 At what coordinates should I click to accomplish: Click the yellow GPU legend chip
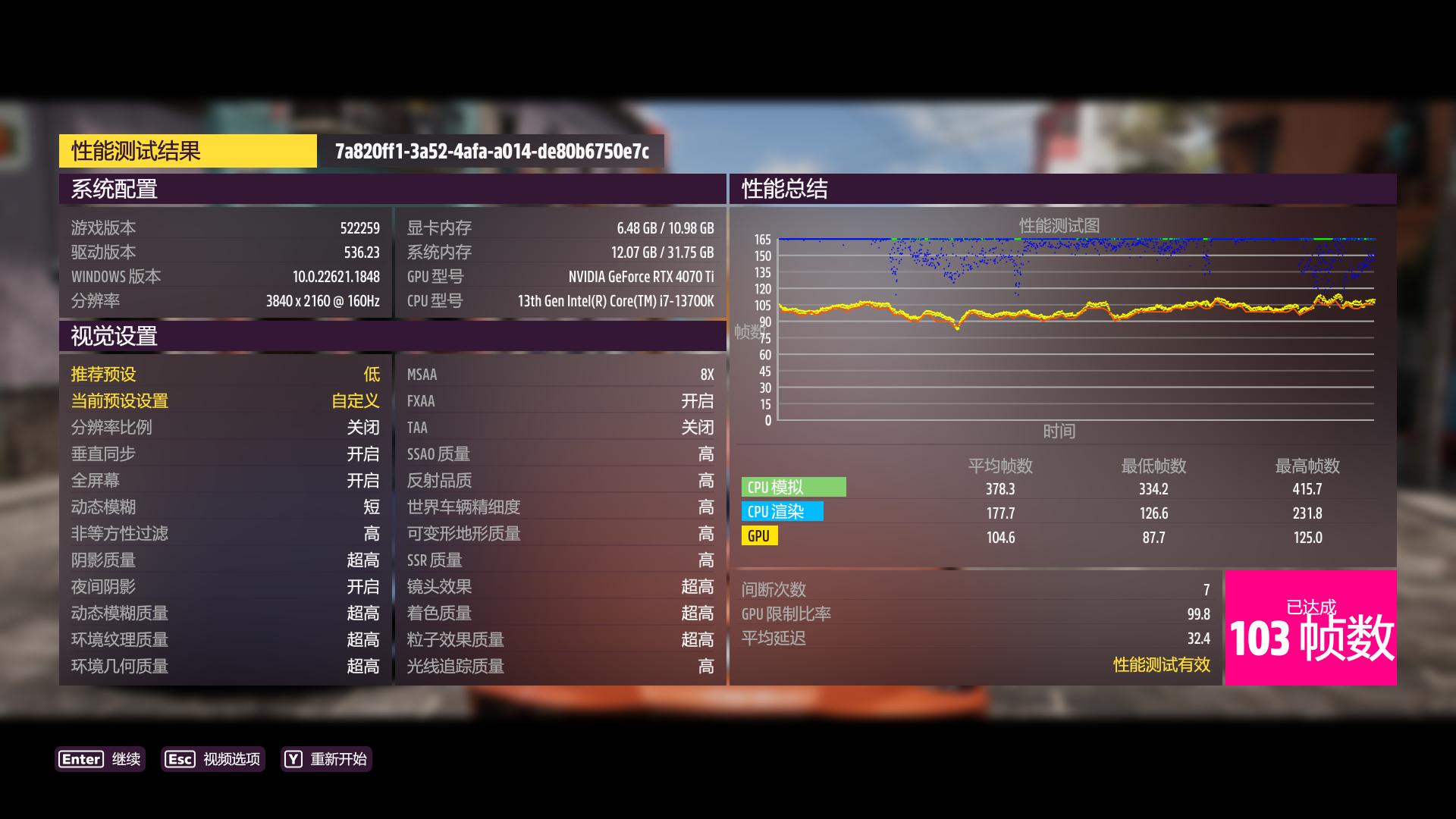pyautogui.click(x=758, y=537)
